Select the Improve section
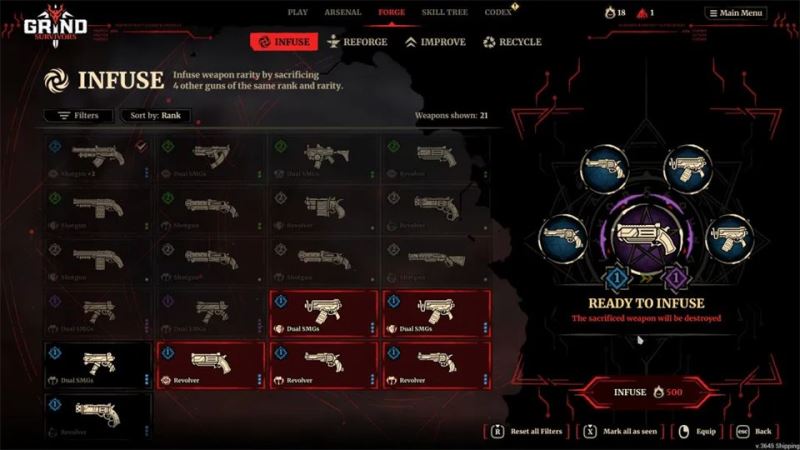Screen dimensions: 800x450 (435, 42)
